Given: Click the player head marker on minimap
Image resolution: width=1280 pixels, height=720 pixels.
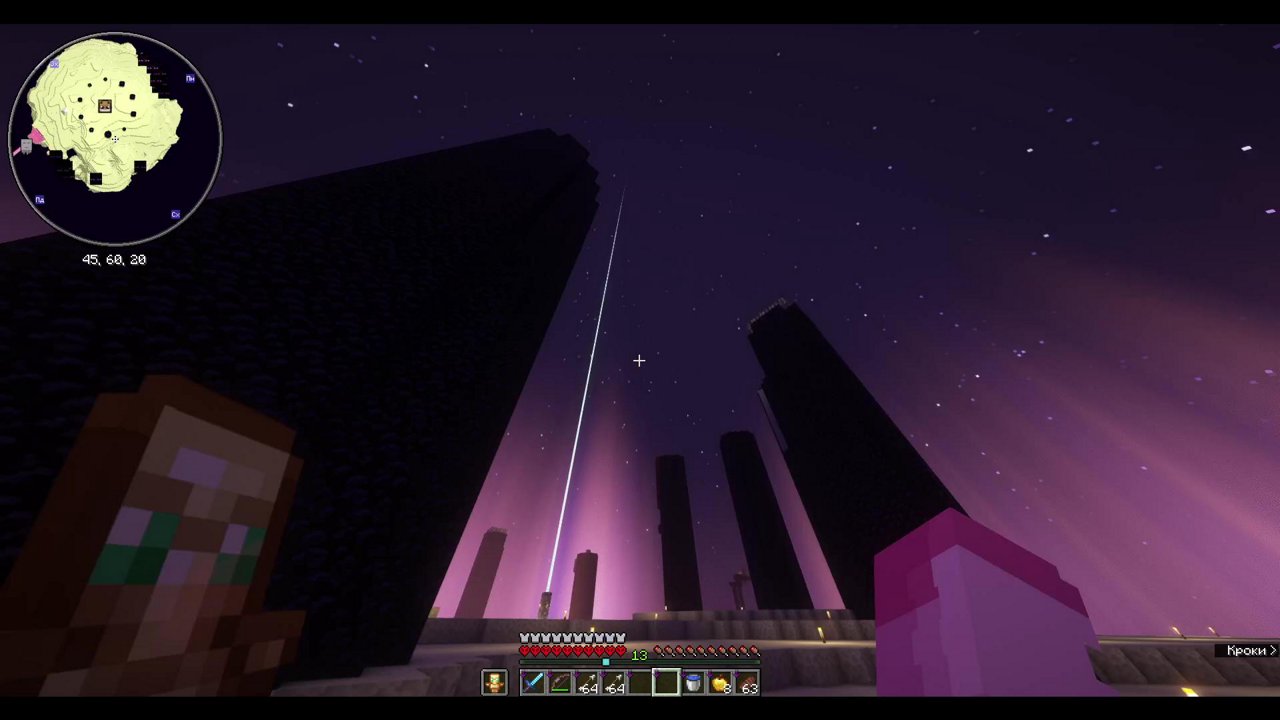Looking at the screenshot, I should pos(105,106).
